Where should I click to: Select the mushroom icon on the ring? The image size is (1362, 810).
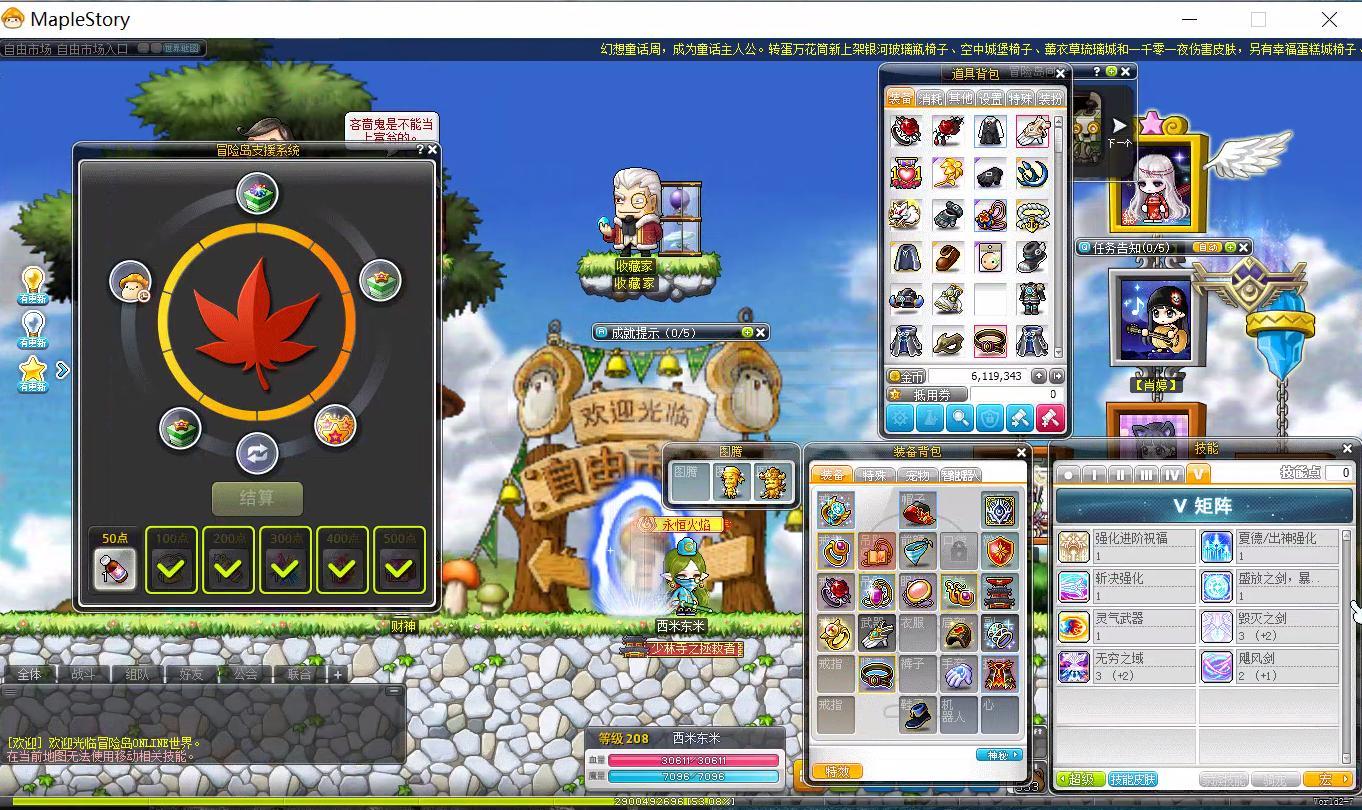coord(130,281)
